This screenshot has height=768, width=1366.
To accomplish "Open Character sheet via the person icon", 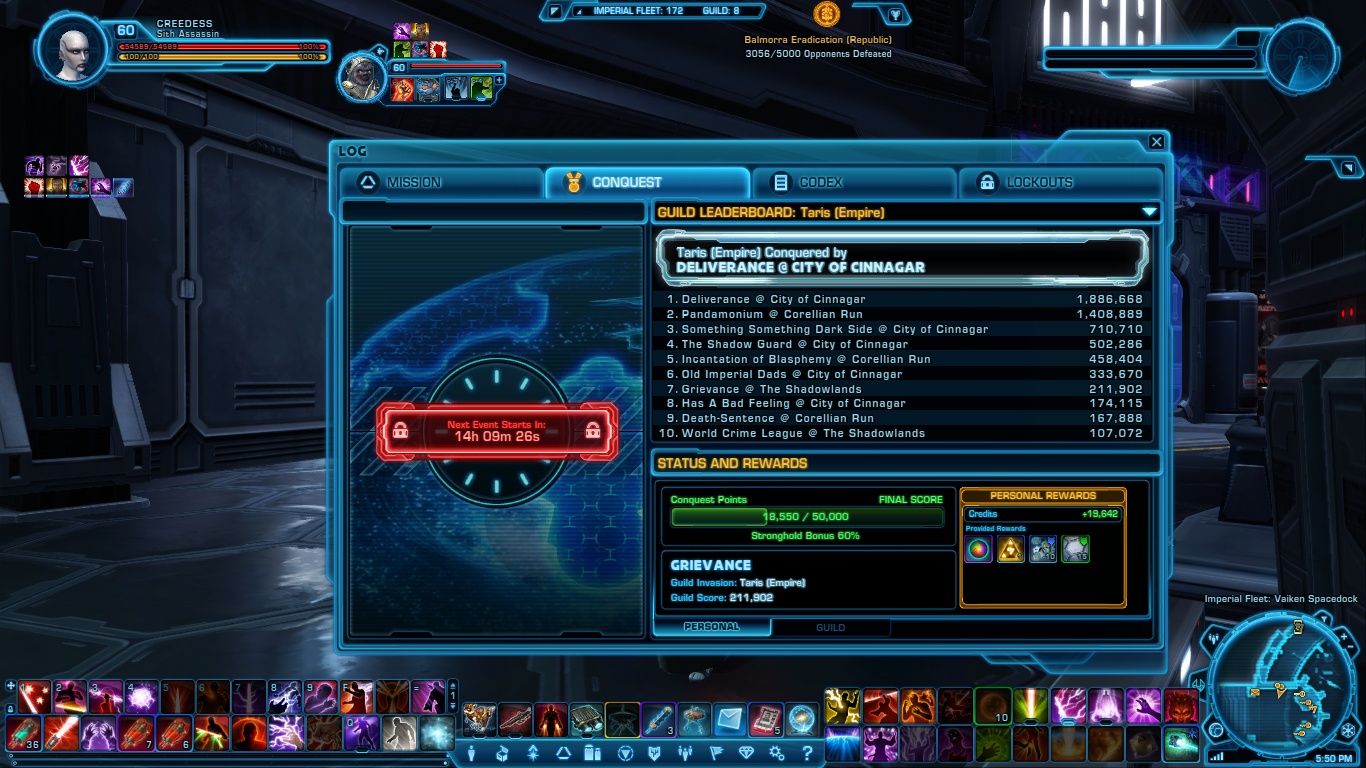I will coord(472,753).
